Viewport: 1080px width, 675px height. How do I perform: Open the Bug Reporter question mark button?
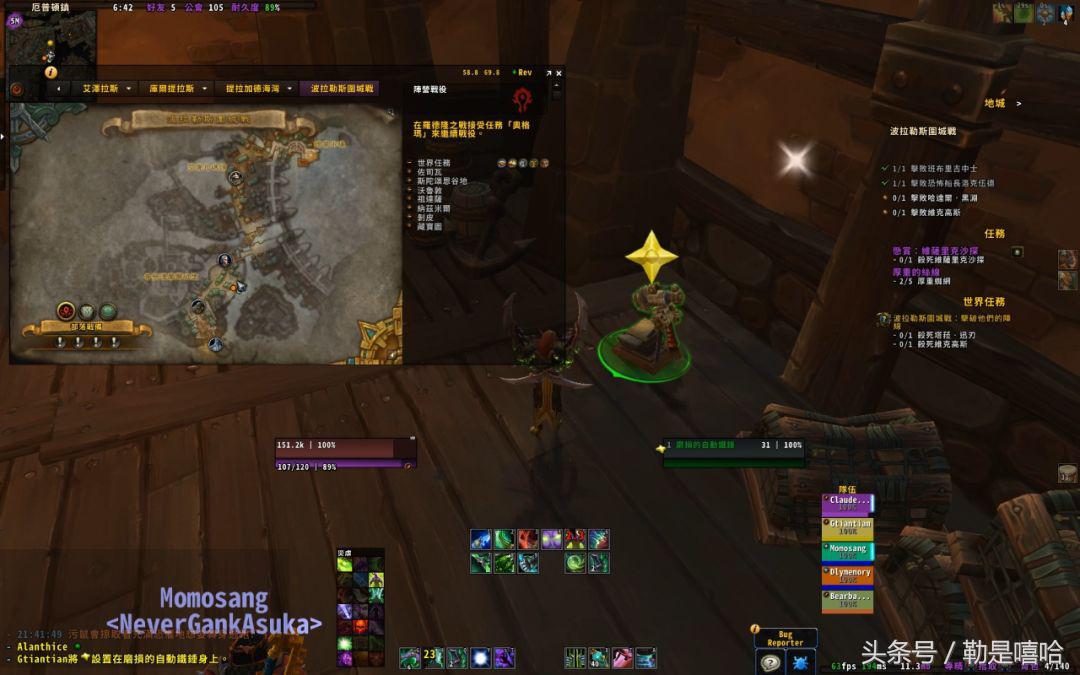770,661
